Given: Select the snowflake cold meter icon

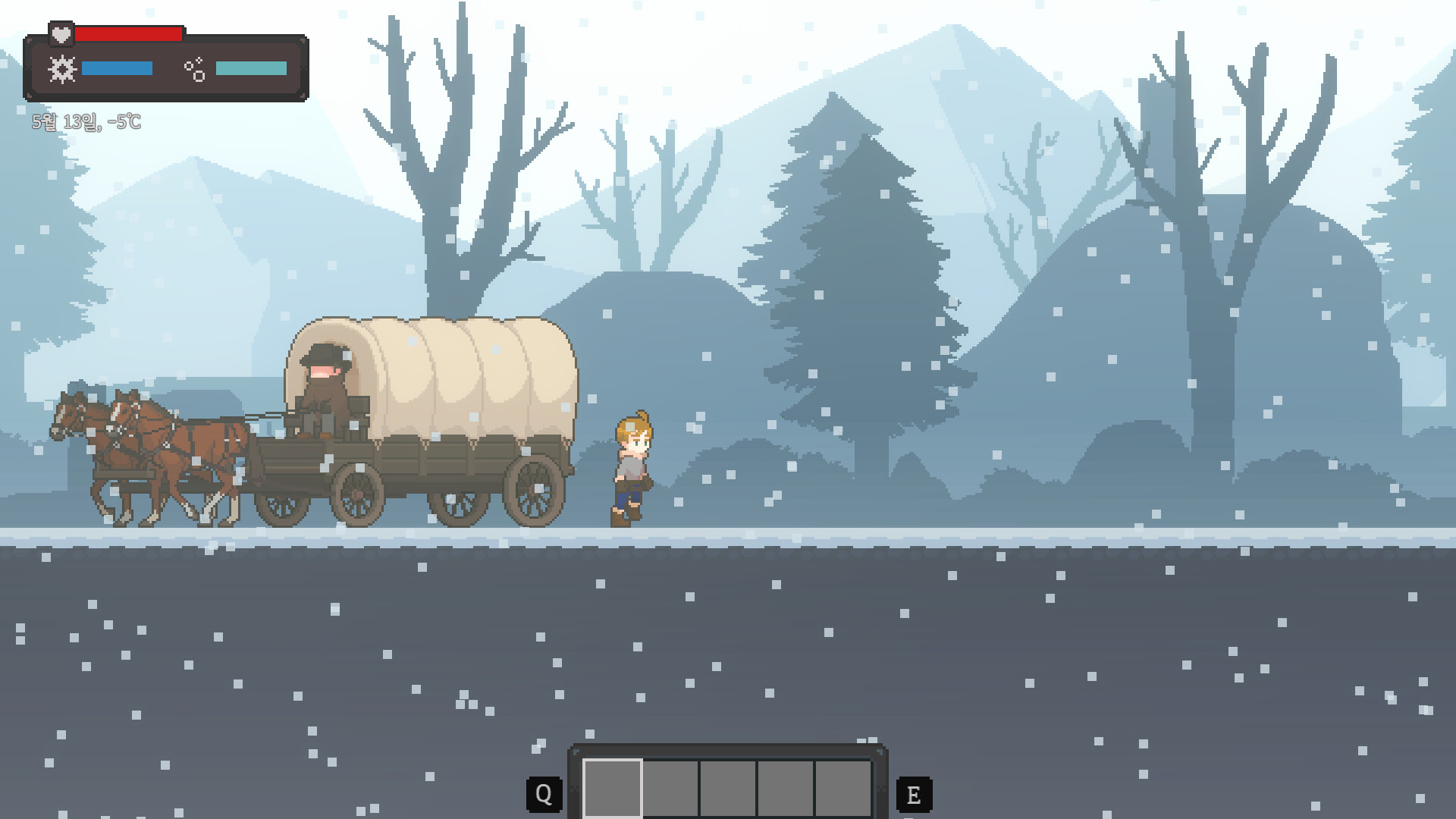Looking at the screenshot, I should click(x=61, y=69).
